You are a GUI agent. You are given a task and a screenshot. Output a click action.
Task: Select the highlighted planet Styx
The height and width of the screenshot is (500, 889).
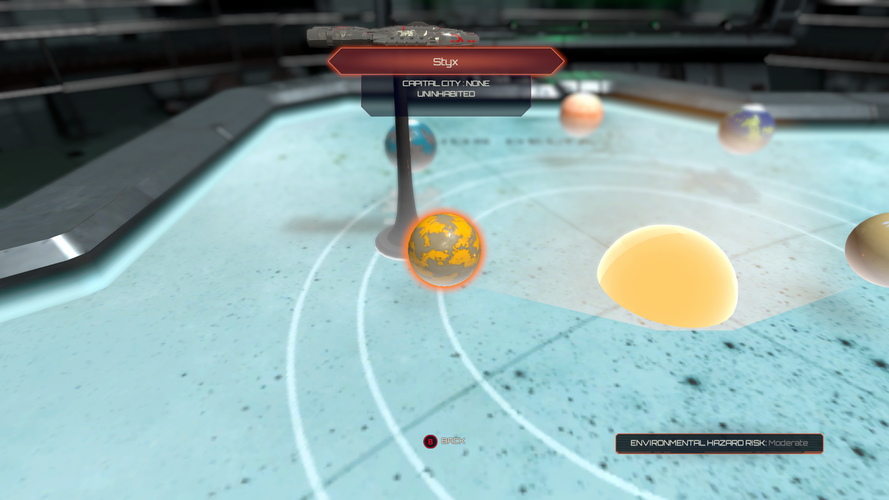[443, 249]
